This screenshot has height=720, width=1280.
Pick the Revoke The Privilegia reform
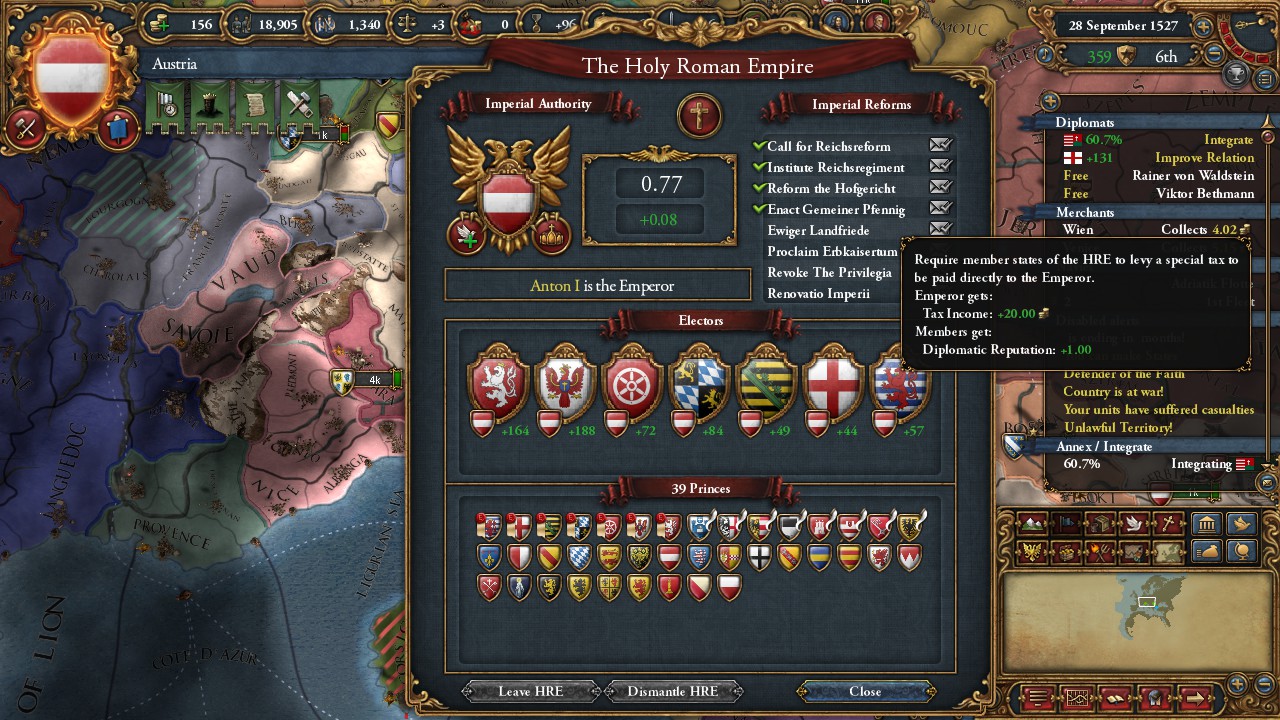[829, 273]
